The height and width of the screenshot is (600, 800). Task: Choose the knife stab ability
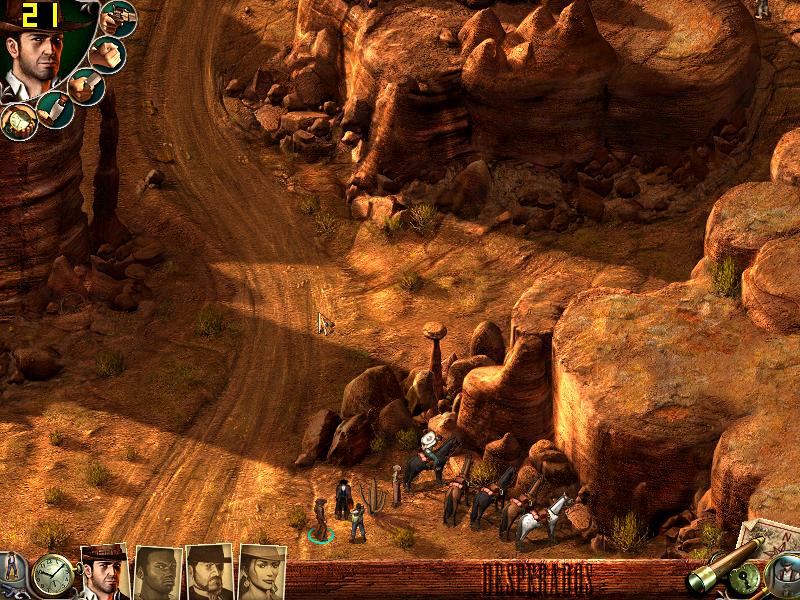click(x=86, y=87)
